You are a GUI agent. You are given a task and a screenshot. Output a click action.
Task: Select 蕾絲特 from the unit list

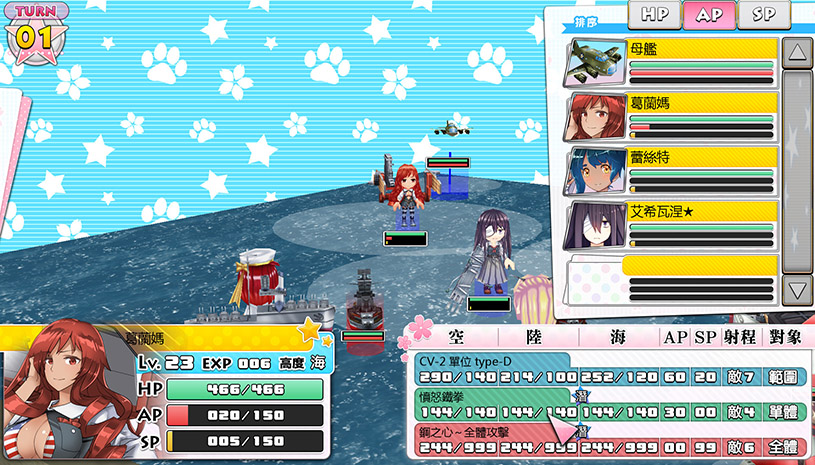[672, 172]
